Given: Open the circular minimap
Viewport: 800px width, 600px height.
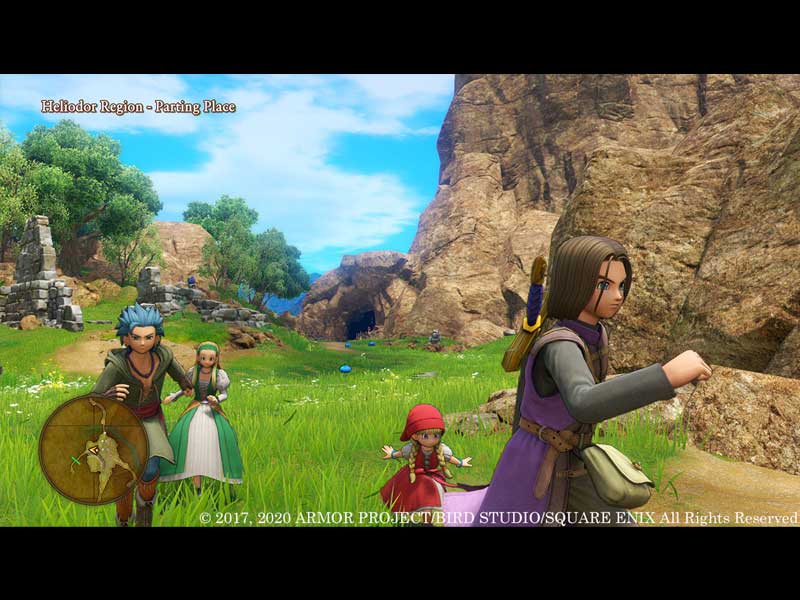Looking at the screenshot, I should pyautogui.click(x=93, y=449).
